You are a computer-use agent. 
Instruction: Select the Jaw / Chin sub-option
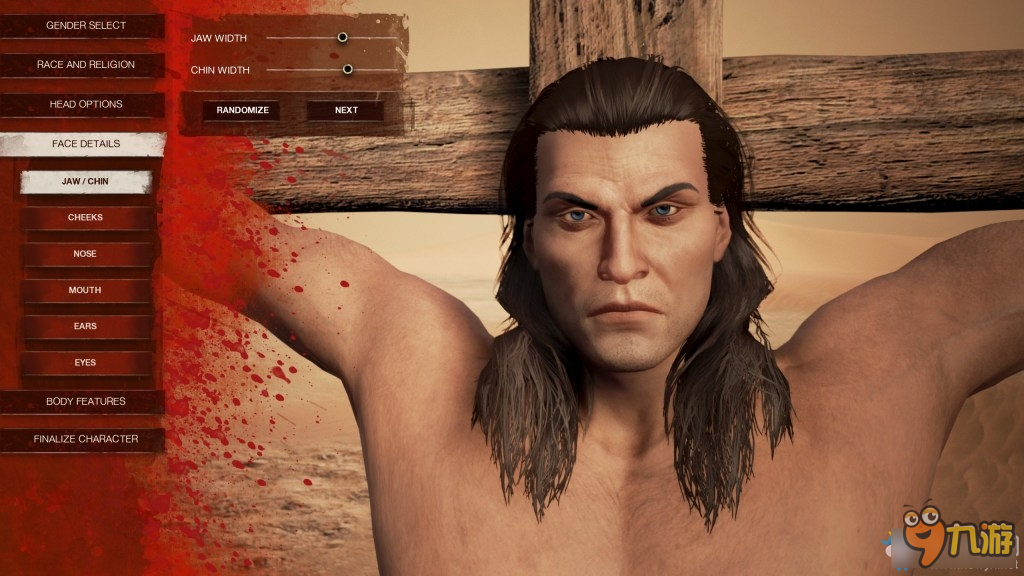pyautogui.click(x=85, y=181)
